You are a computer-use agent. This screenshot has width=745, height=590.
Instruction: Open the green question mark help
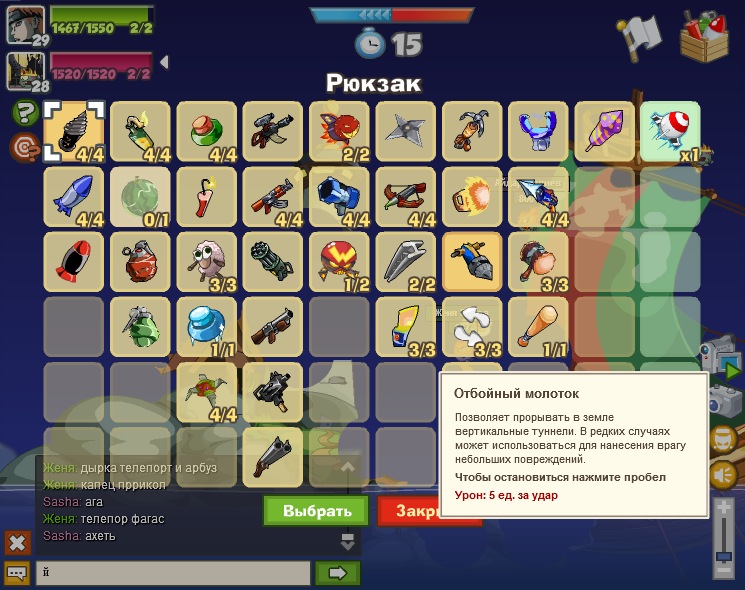[25, 113]
